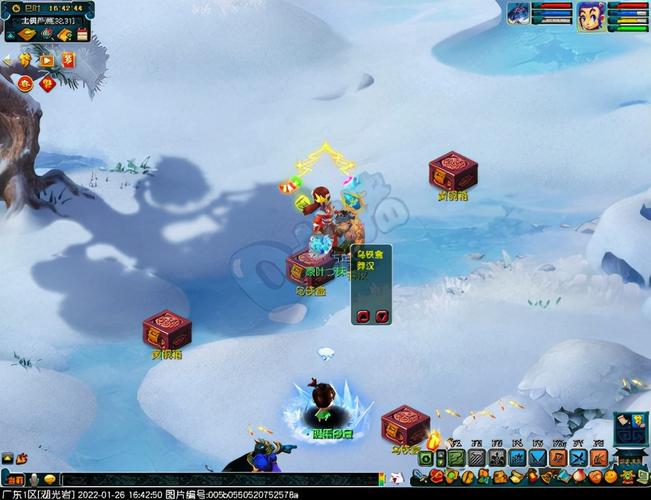This screenshot has height=500, width=651.
Task: Click the left red button in target popup
Action: [363, 316]
